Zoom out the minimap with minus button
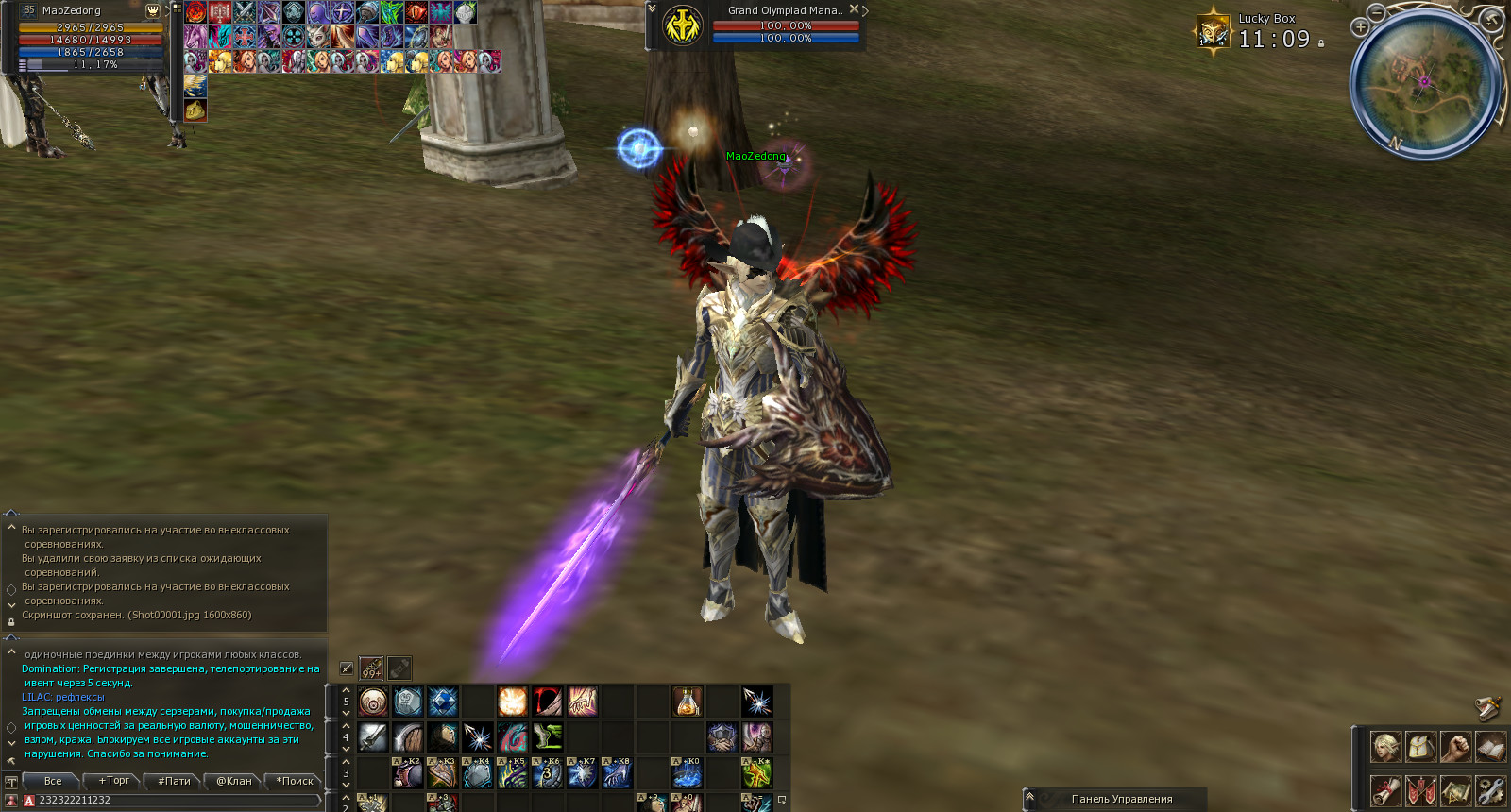 coord(1377,12)
